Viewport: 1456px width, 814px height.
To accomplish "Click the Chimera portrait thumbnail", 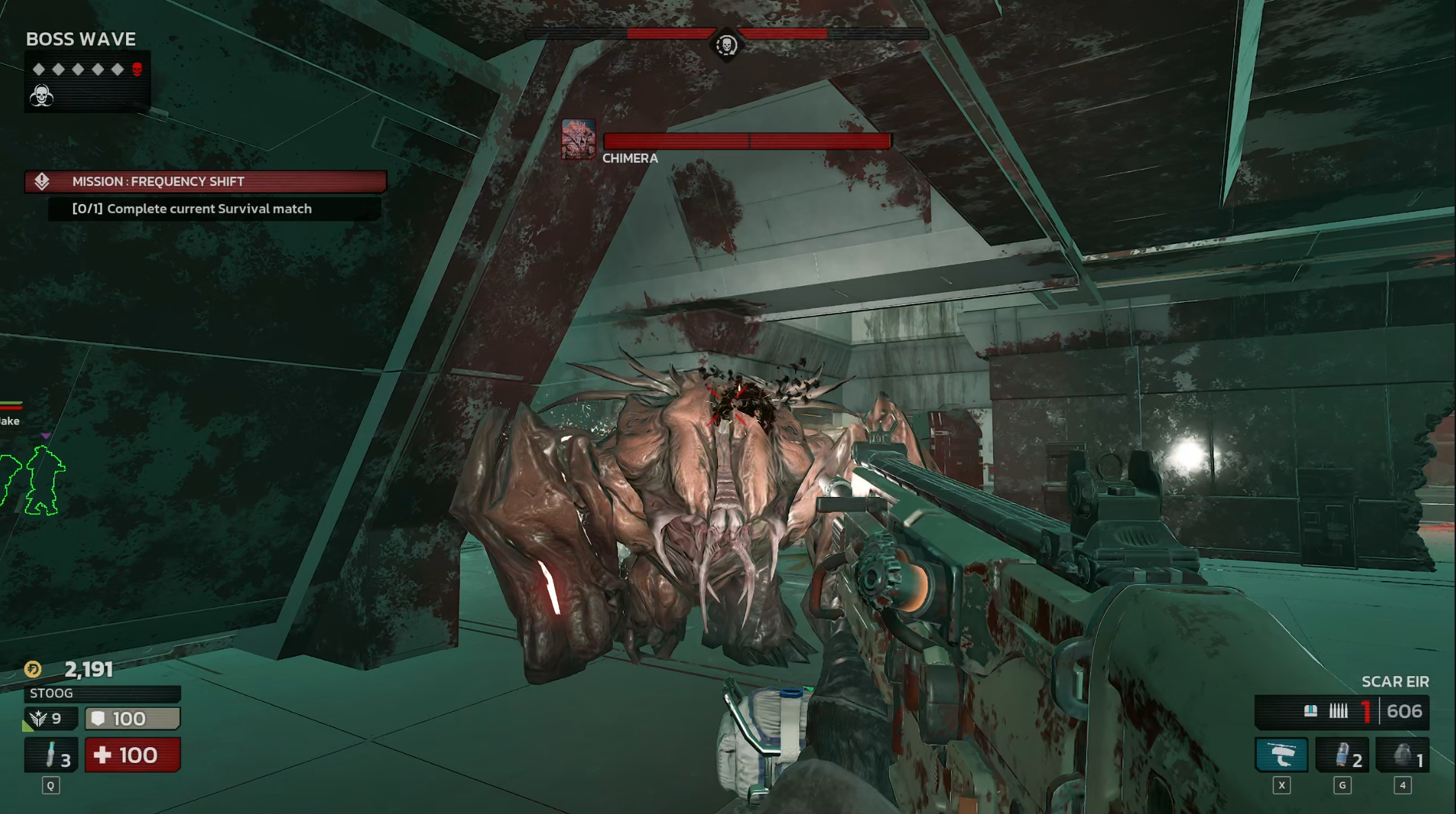I will tap(577, 139).
